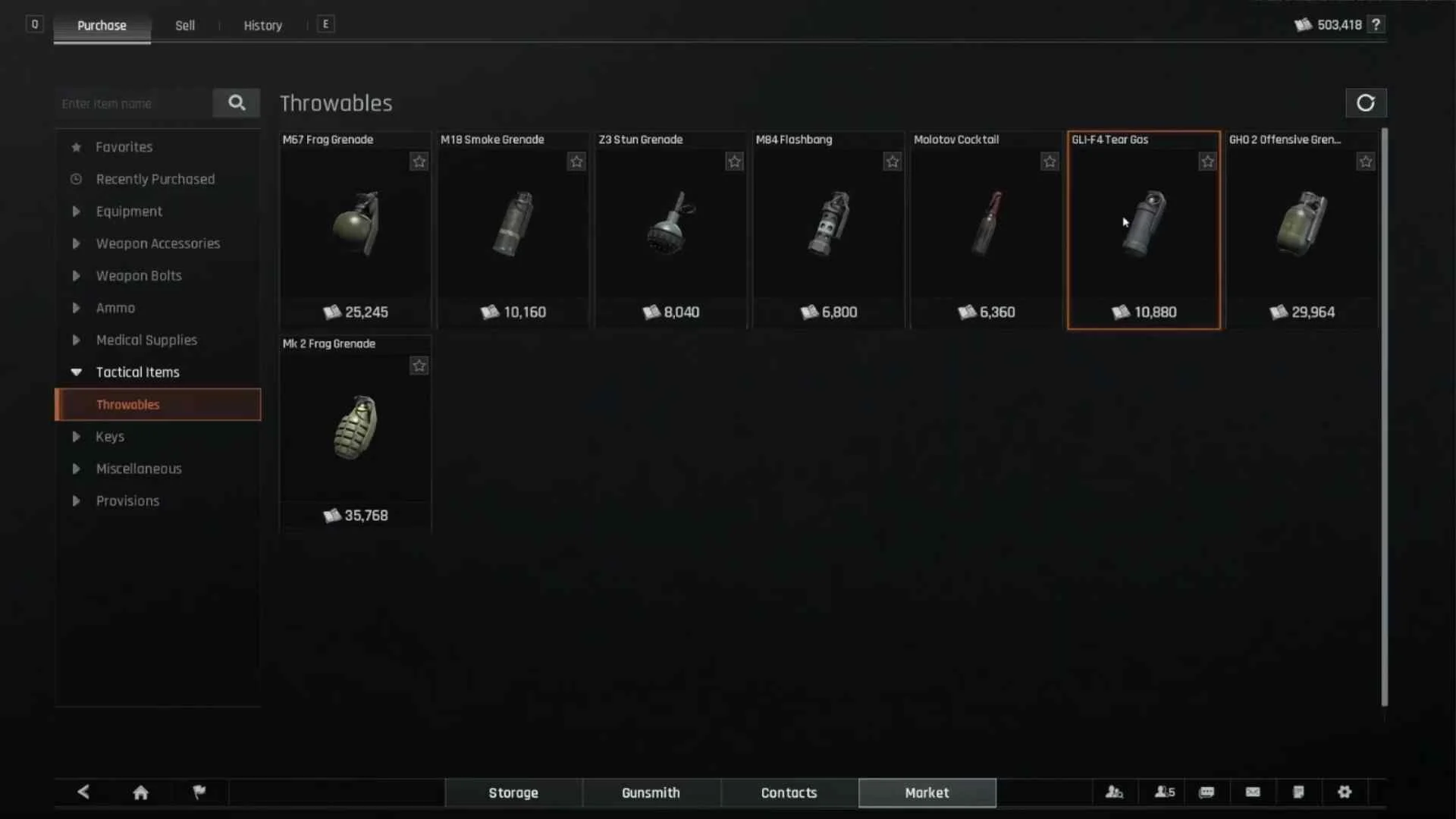The image size is (1456, 819).
Task: Switch to the Sell tab
Action: [x=184, y=24]
